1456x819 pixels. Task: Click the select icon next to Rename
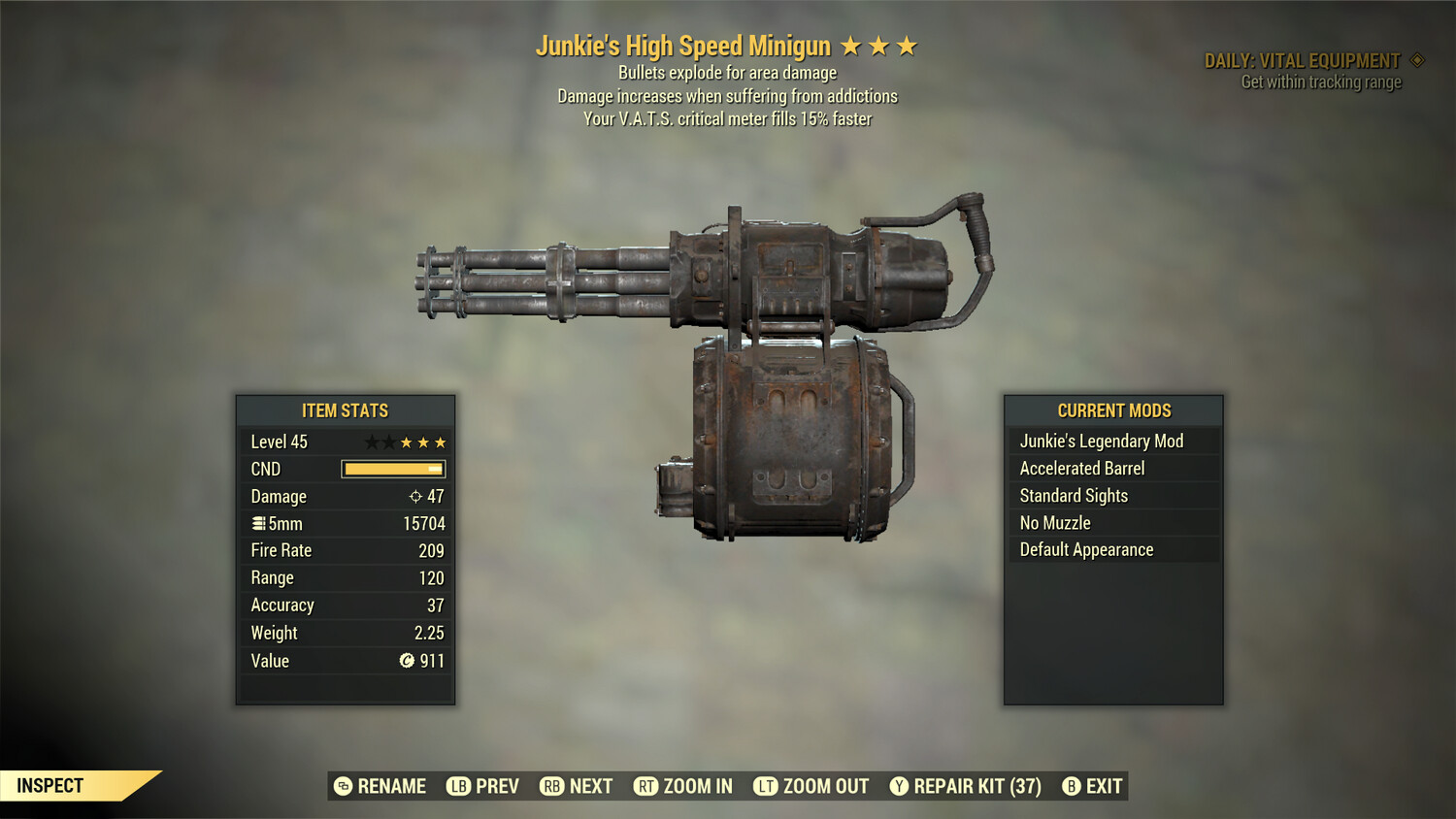coord(342,786)
